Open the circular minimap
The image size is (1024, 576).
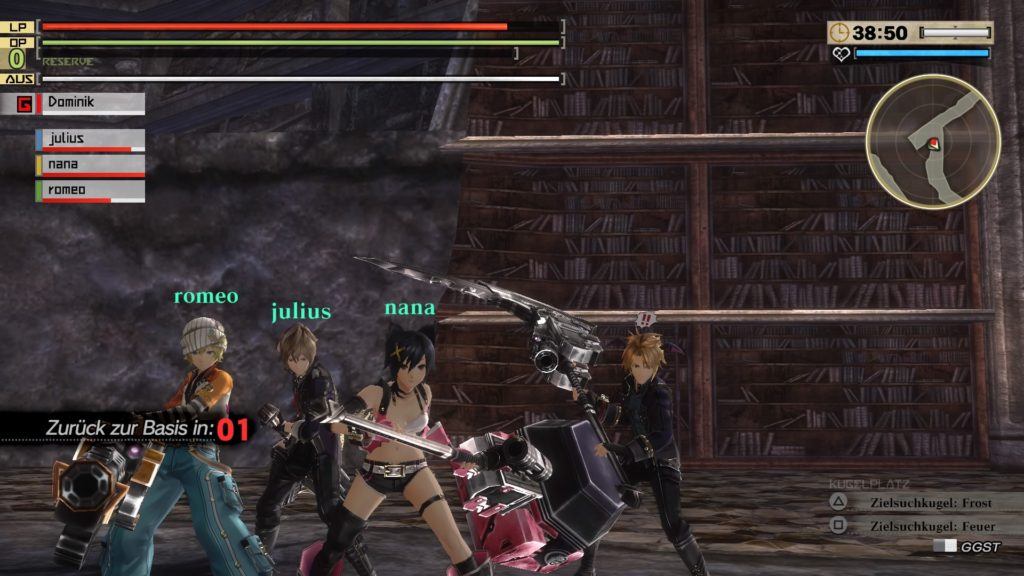pyautogui.click(x=933, y=142)
